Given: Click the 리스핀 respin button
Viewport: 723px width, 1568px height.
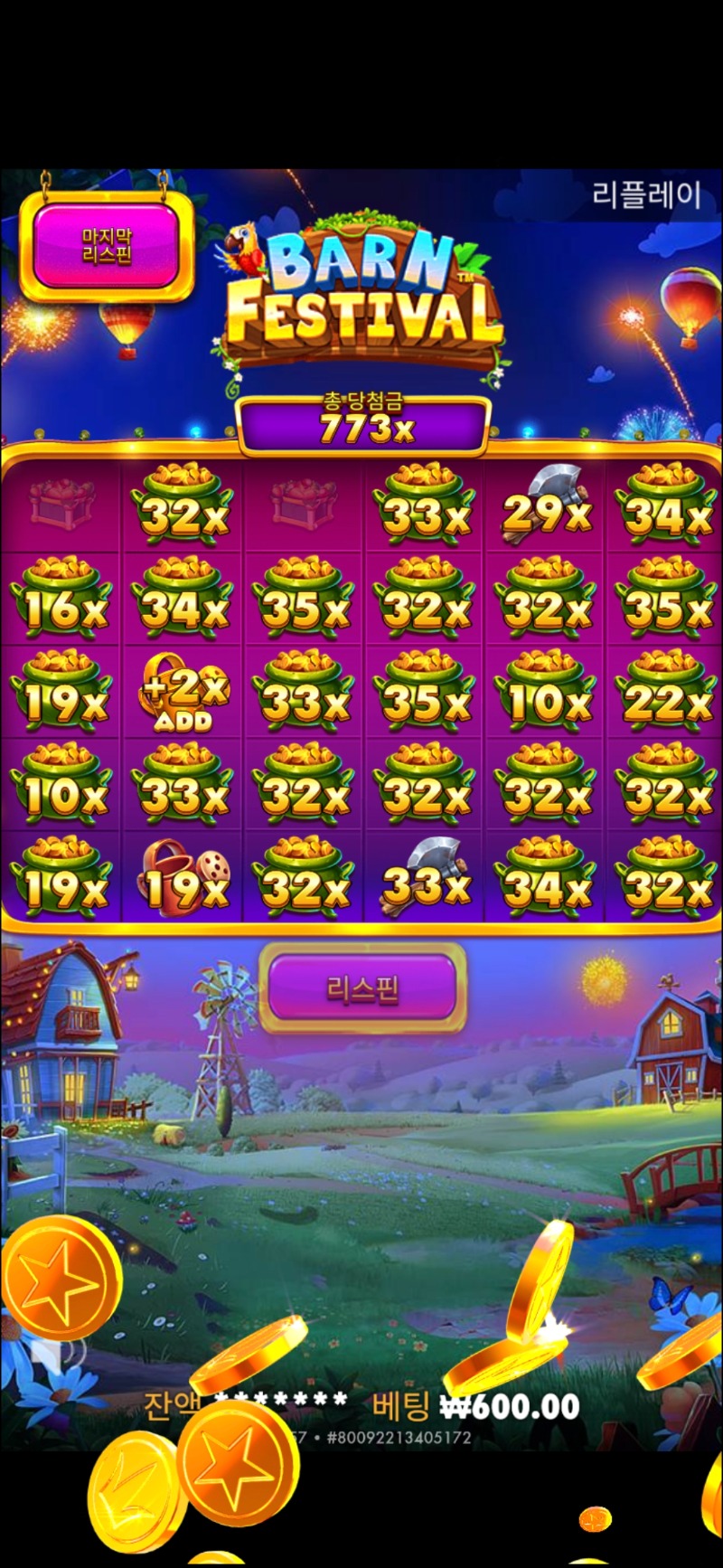Looking at the screenshot, I should coord(362,988).
